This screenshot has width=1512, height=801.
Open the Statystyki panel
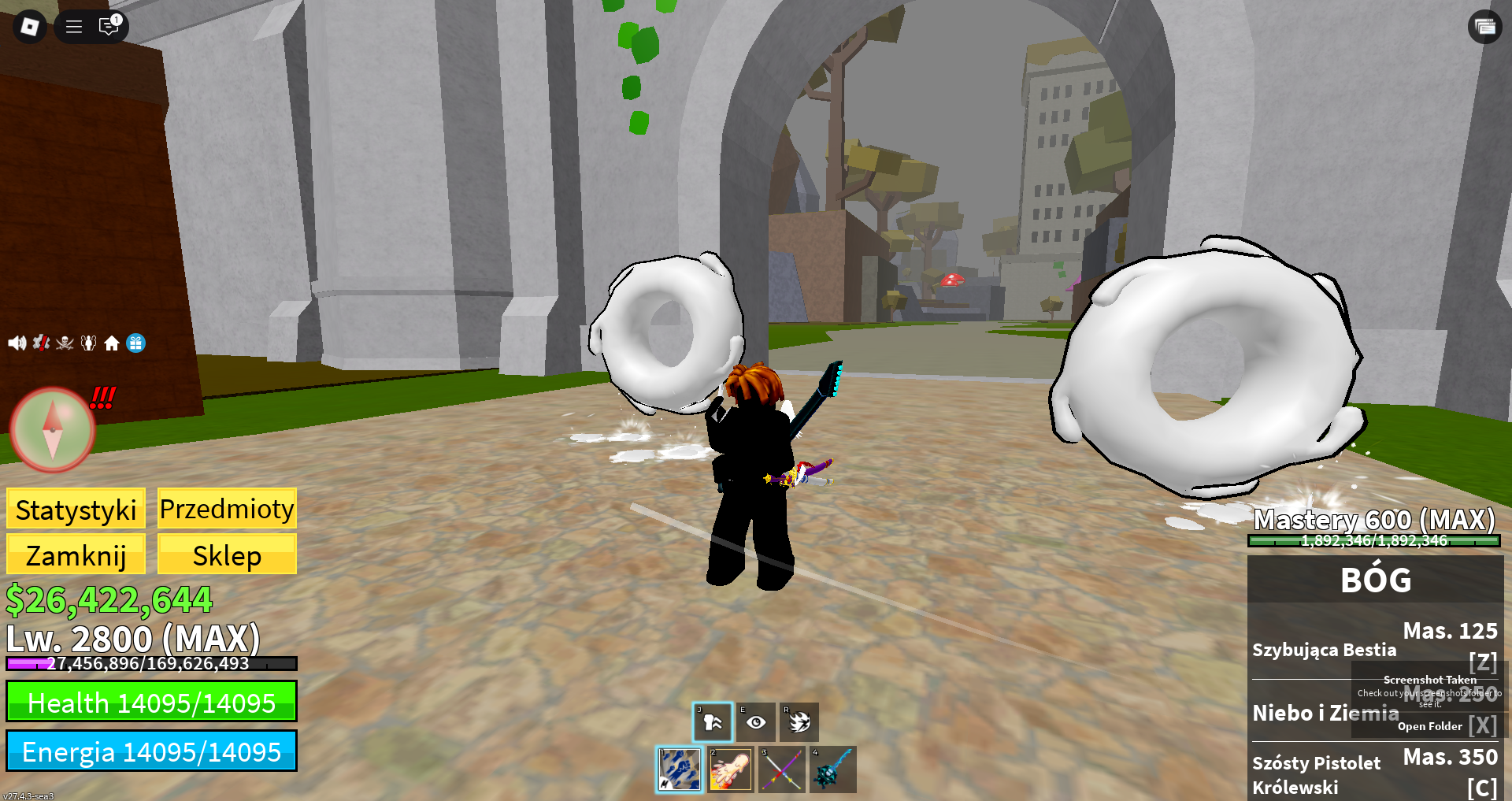(76, 510)
